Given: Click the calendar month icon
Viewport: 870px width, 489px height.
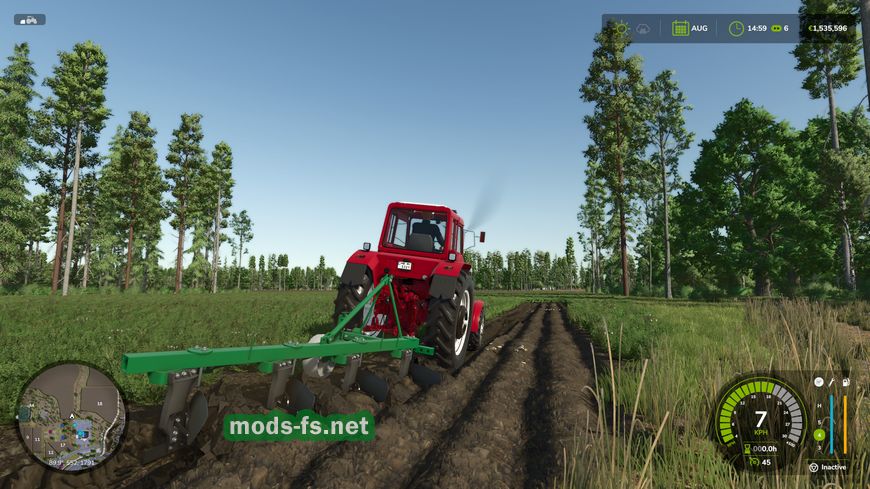Looking at the screenshot, I should (680, 28).
